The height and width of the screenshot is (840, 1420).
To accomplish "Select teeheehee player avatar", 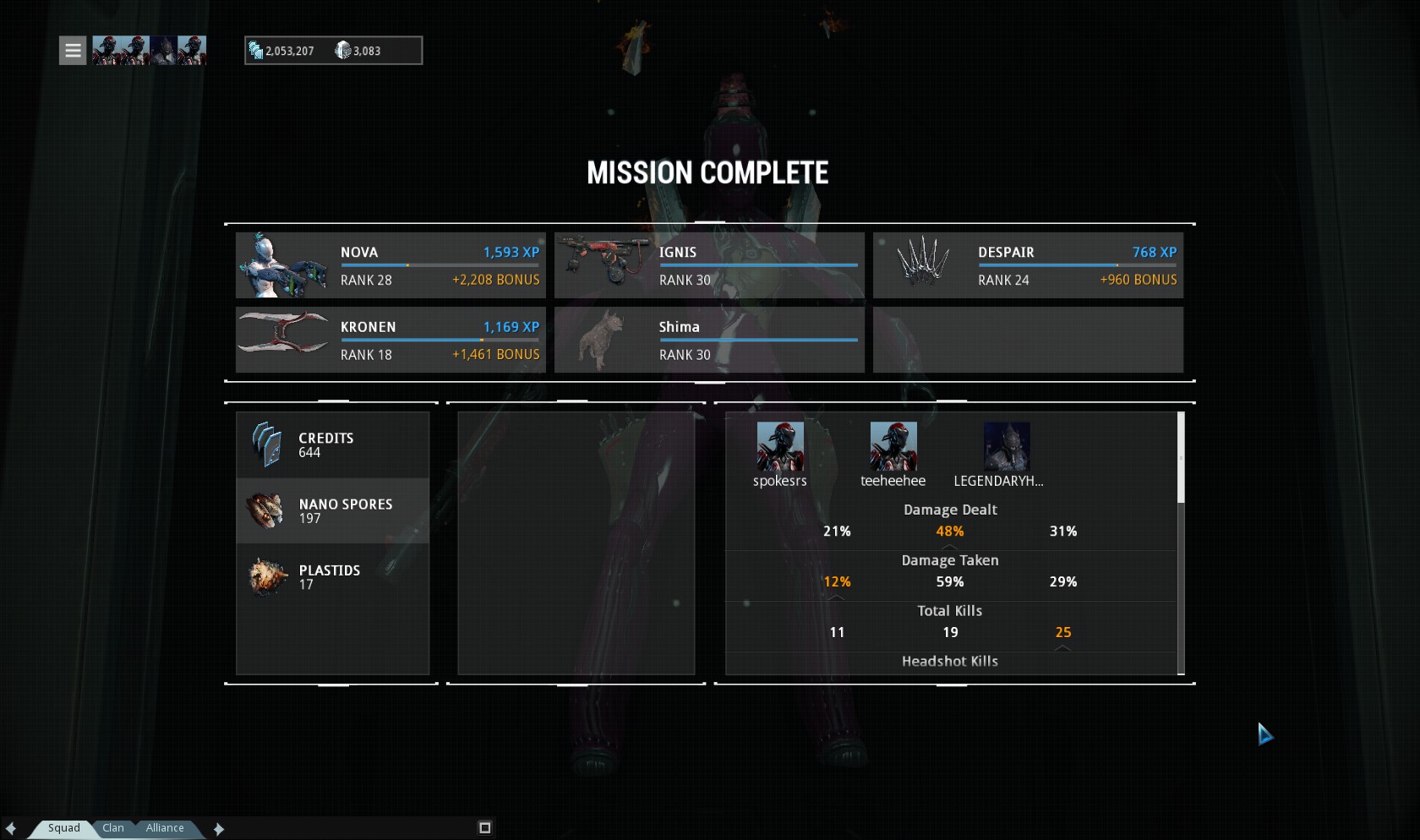I will 893,447.
